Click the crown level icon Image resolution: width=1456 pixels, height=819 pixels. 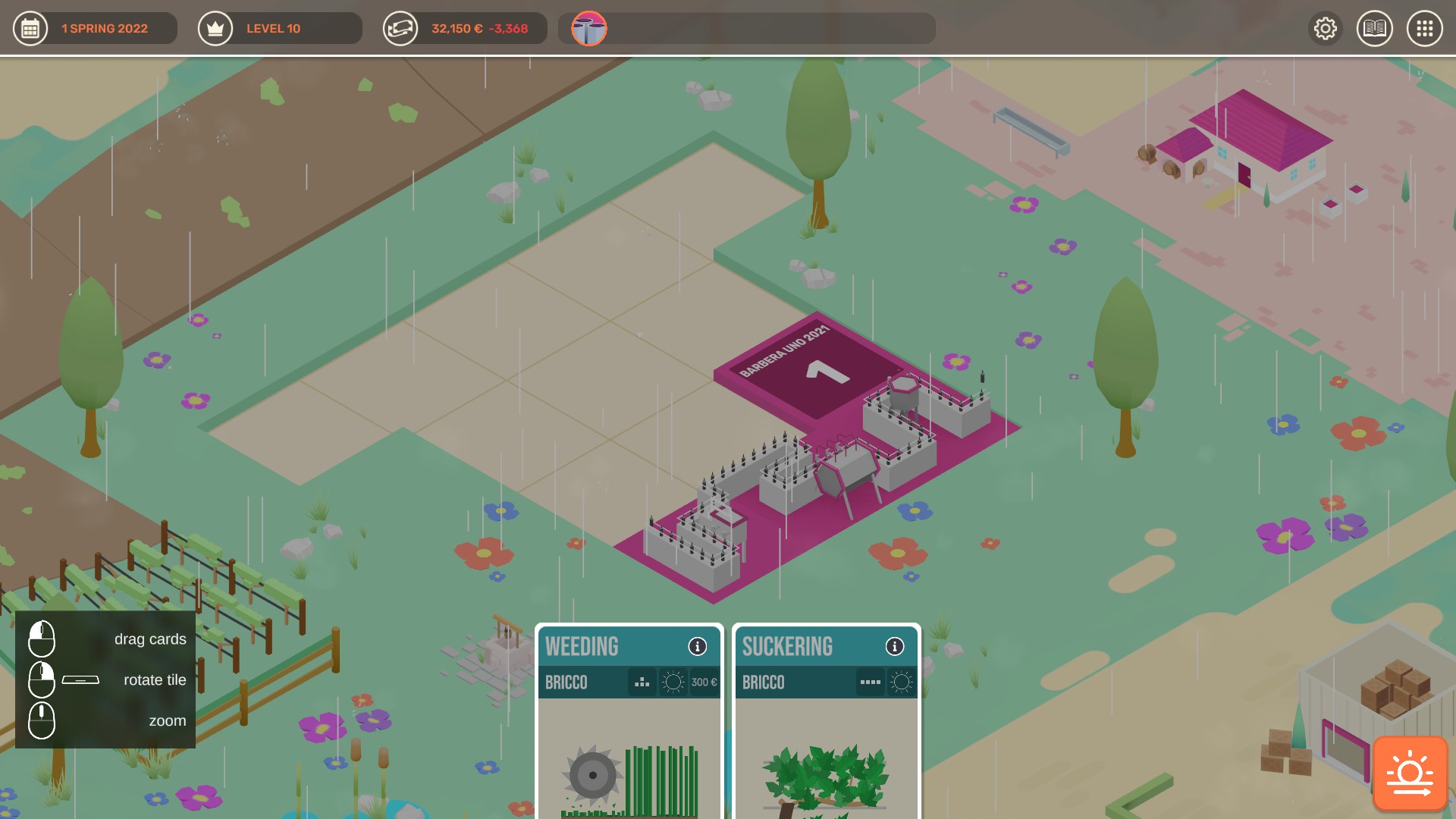tap(215, 29)
